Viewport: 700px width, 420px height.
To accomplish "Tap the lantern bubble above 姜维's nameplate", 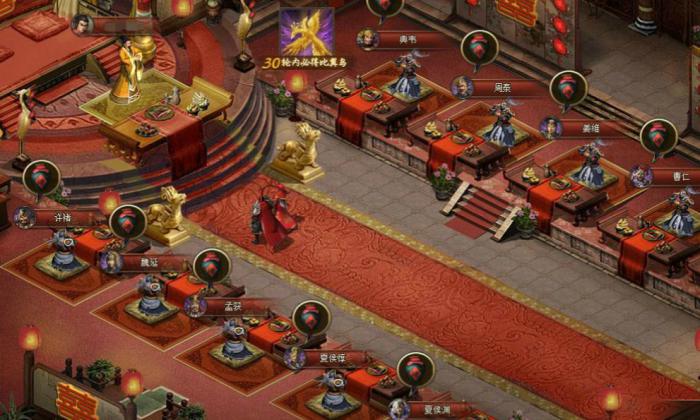I will 568,88.
